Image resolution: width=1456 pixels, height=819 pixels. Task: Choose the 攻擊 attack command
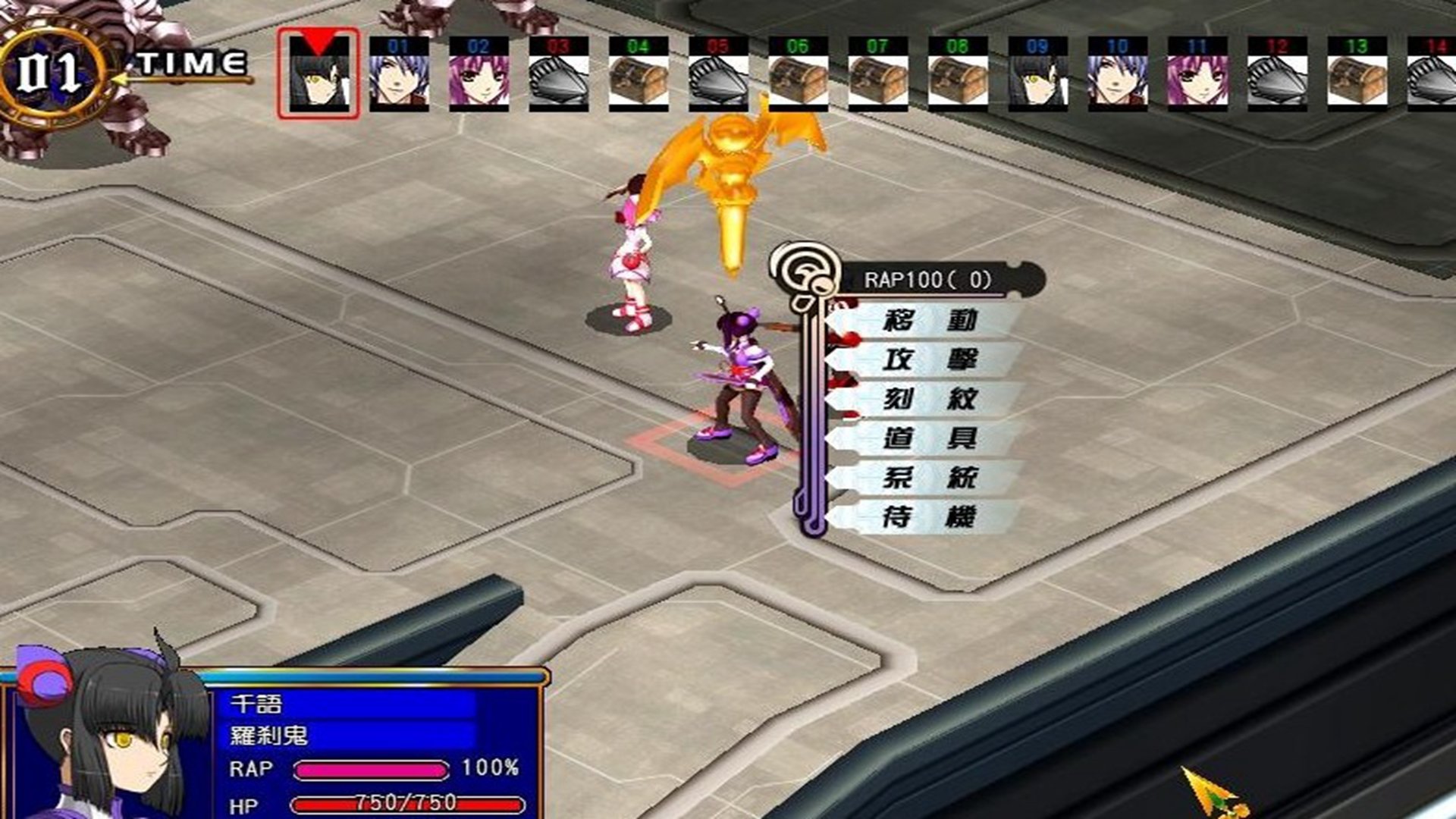(x=928, y=360)
